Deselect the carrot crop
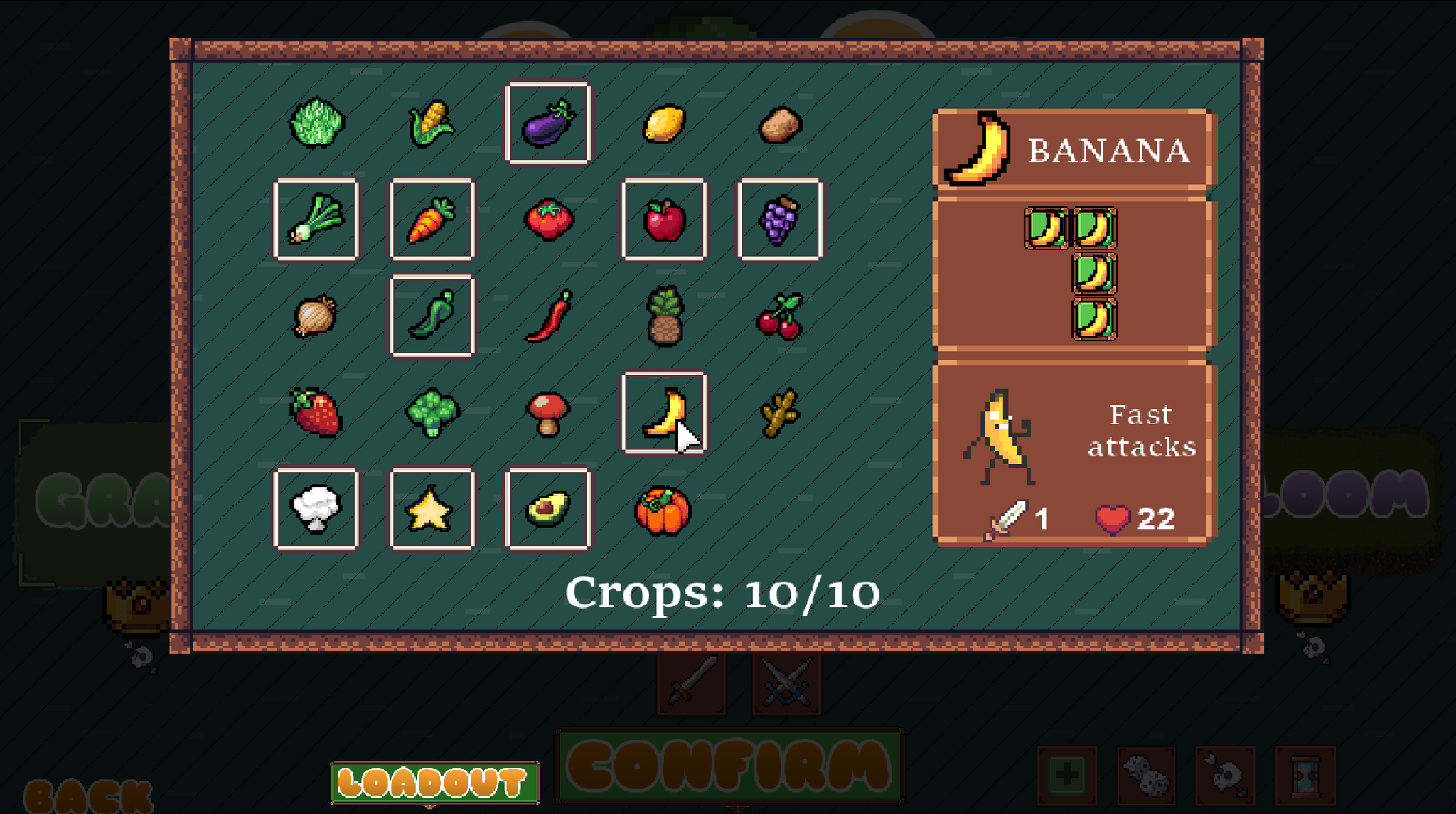 point(432,220)
